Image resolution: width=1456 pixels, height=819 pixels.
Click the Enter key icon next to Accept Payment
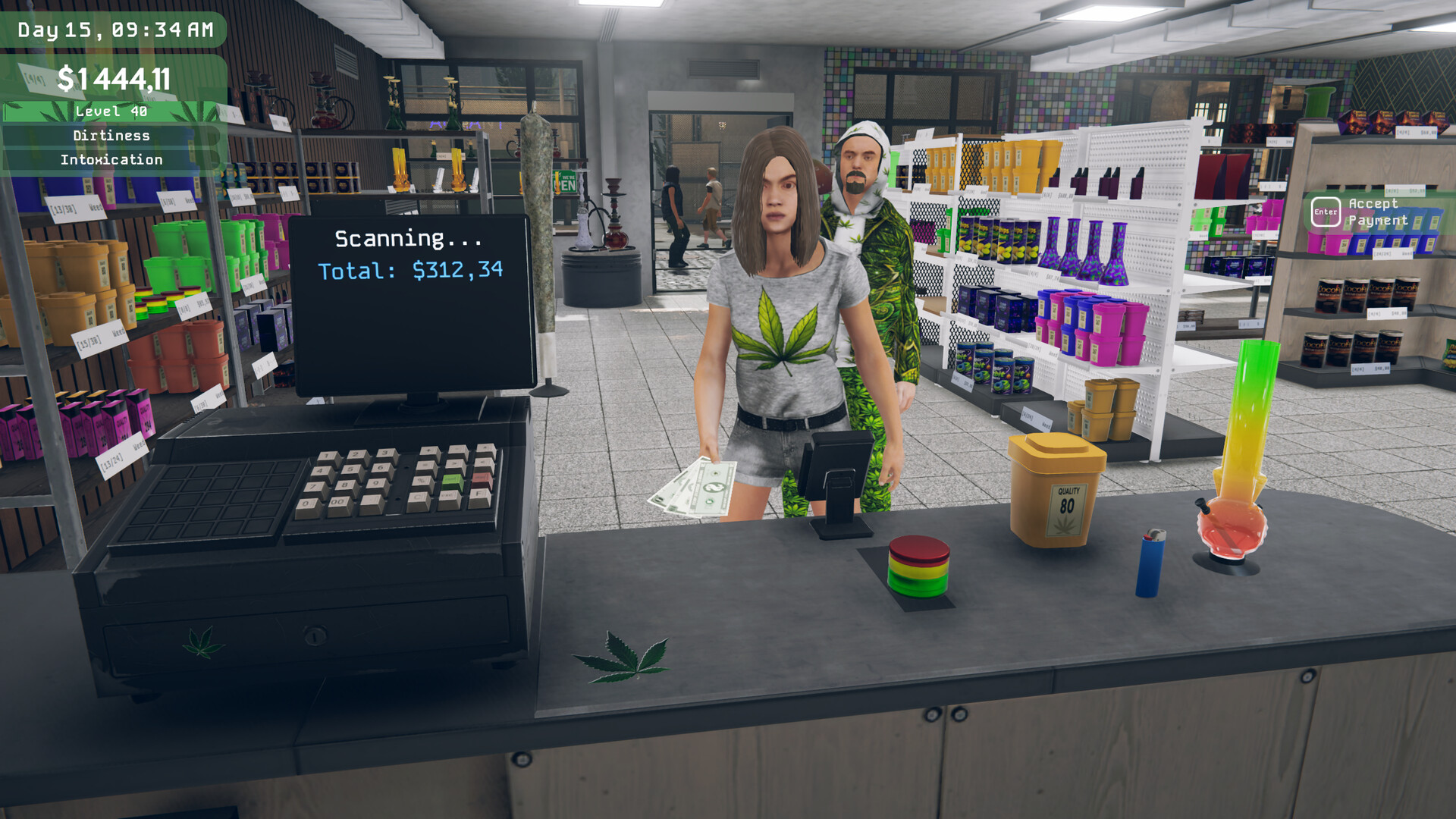1326,212
